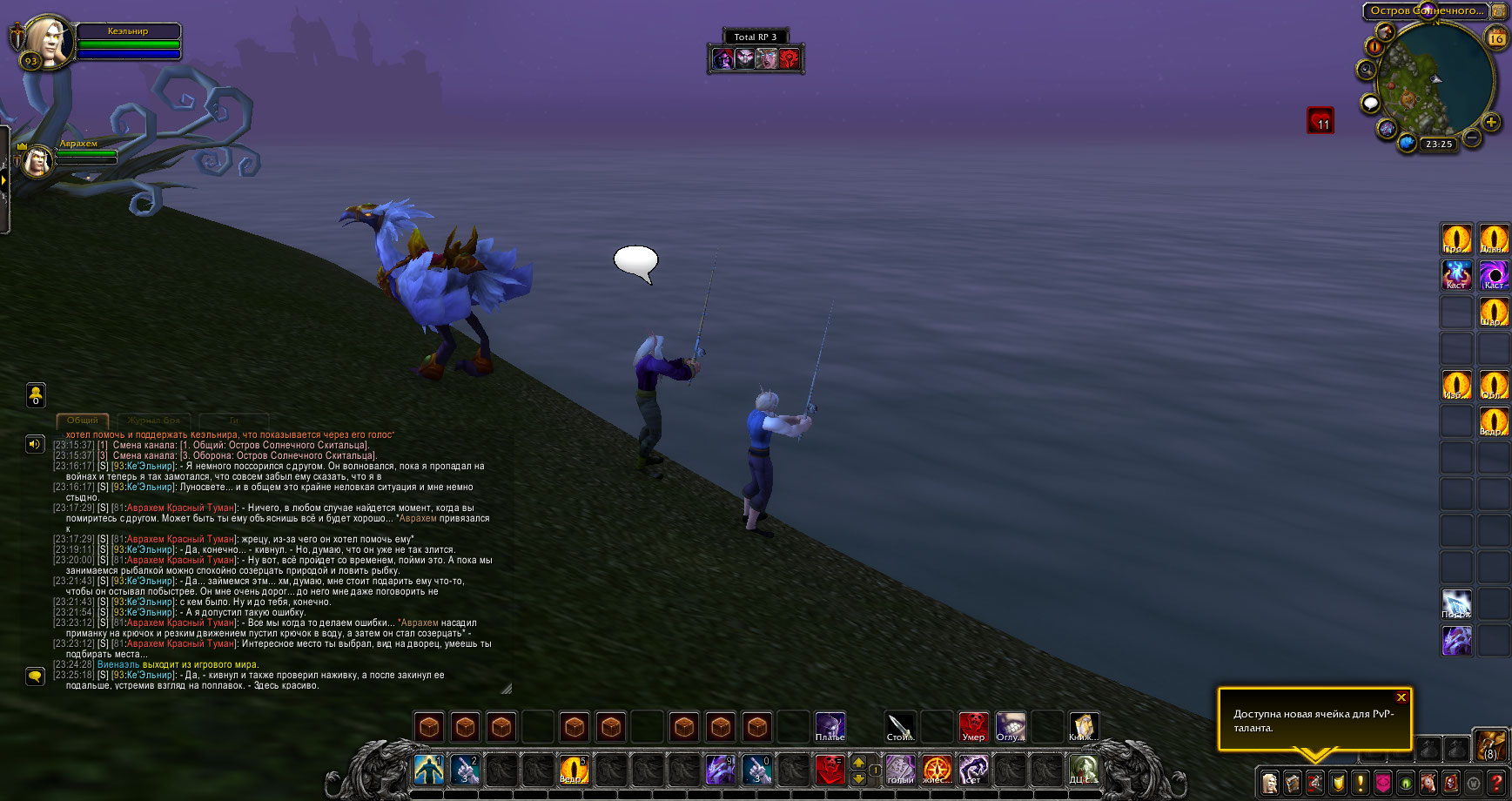The image size is (1512, 801).
Task: Close the PvP talent slot notification
Action: 1401,697
